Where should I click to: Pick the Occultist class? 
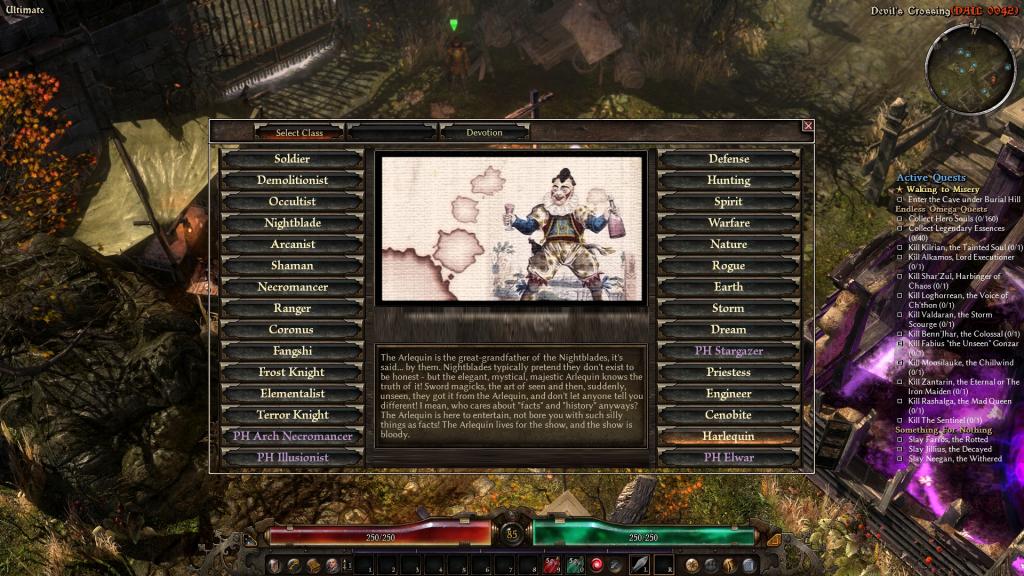click(292, 202)
